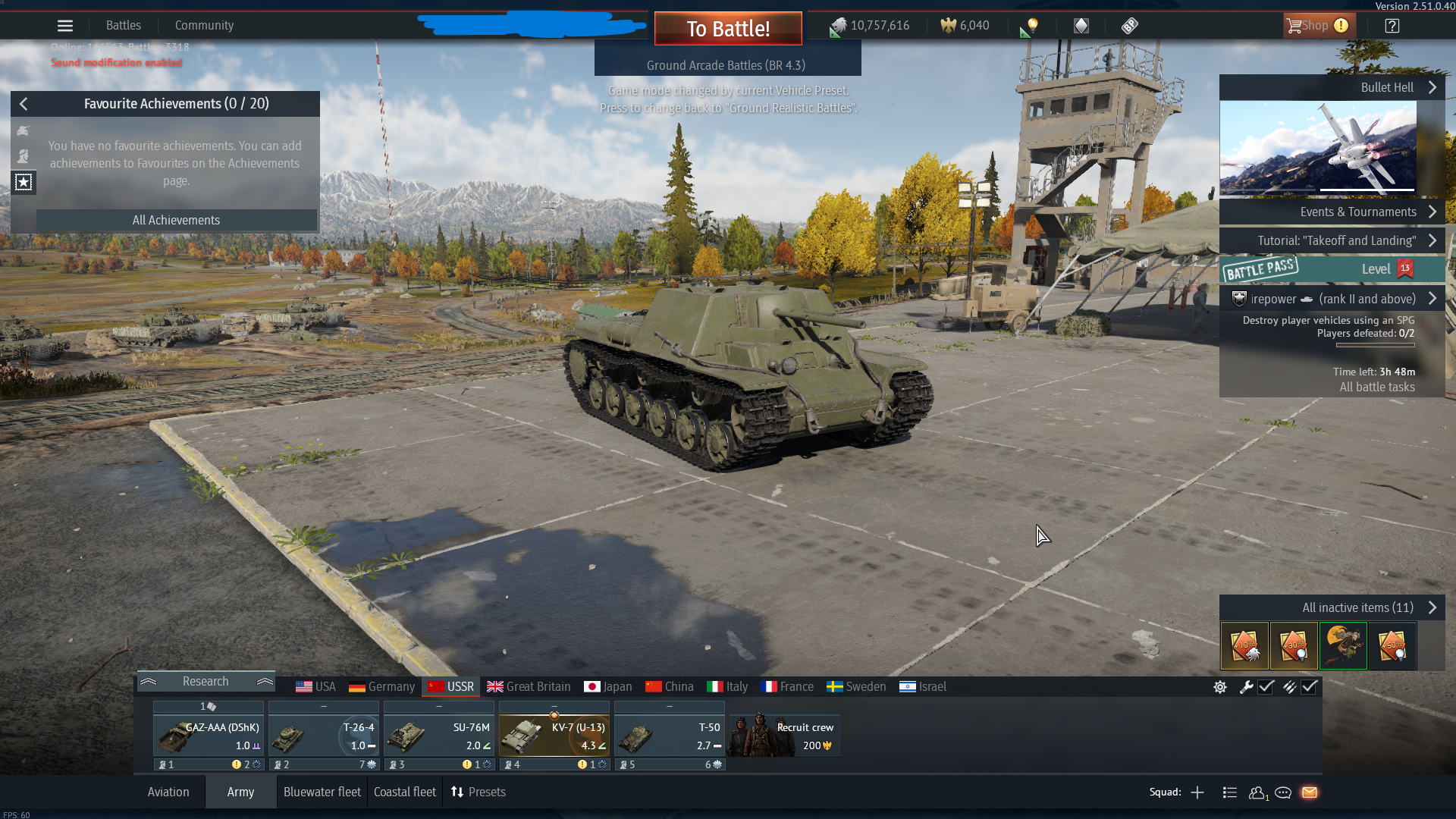
Task: Open the Battle Pass banner
Action: pyautogui.click(x=1332, y=269)
